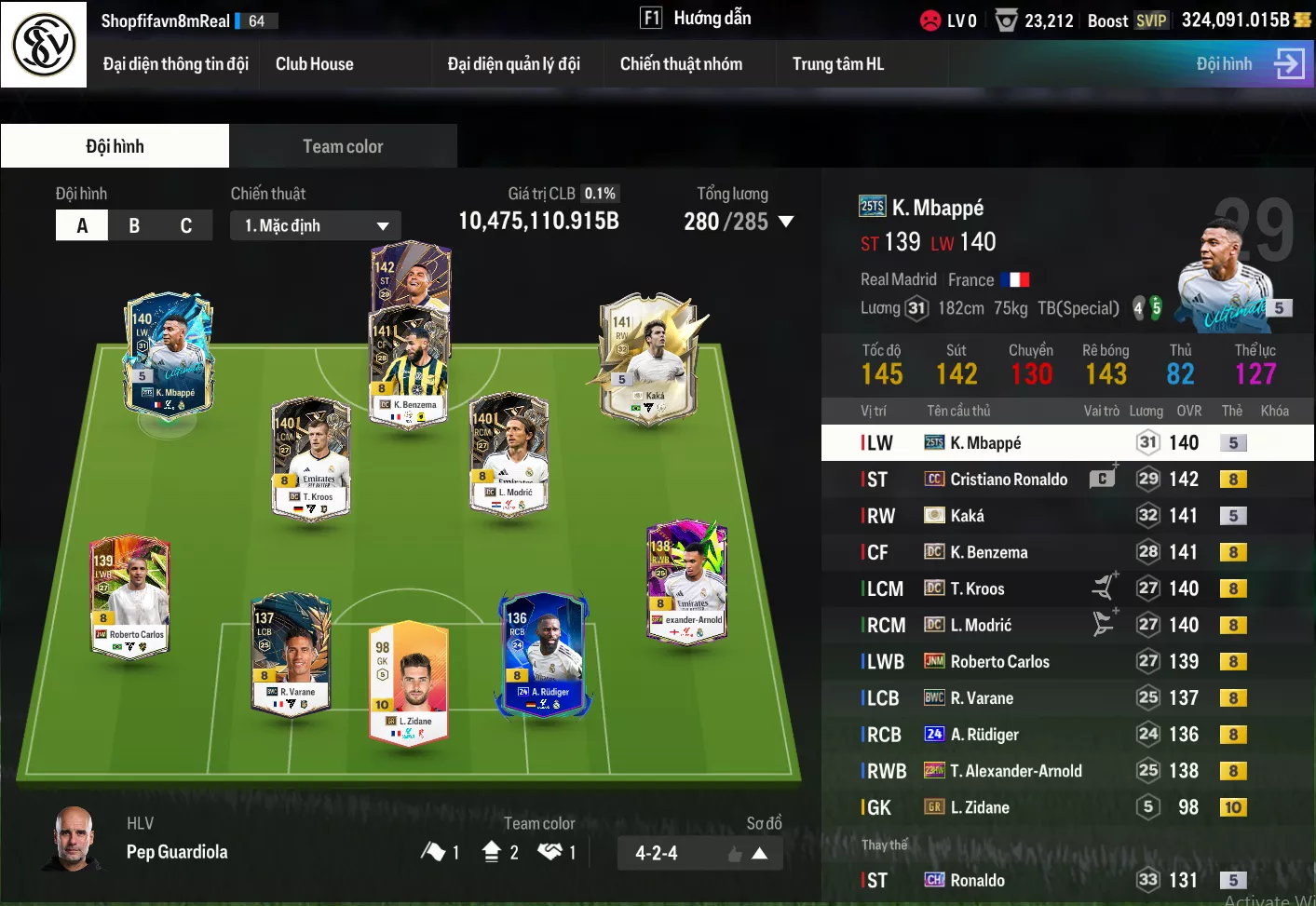Select Kaká card on the pitch

(649, 358)
